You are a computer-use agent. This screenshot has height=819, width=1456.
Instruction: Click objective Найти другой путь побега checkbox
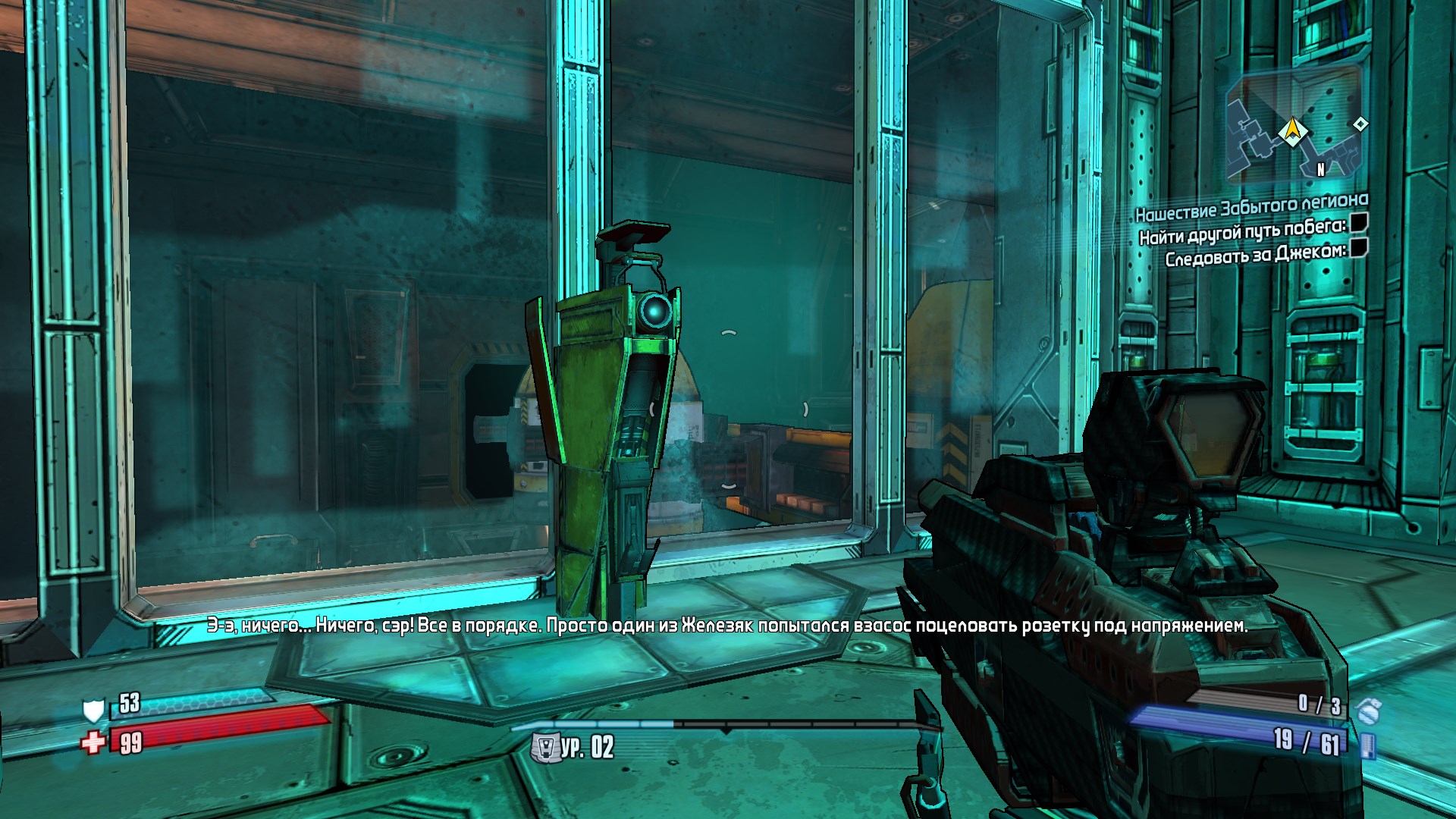click(x=1359, y=222)
